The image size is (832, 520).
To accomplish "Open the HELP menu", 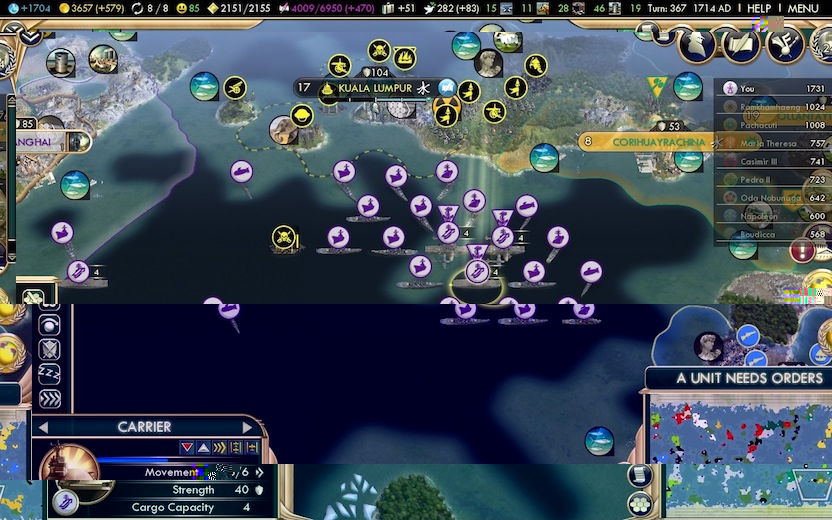I will click(759, 8).
